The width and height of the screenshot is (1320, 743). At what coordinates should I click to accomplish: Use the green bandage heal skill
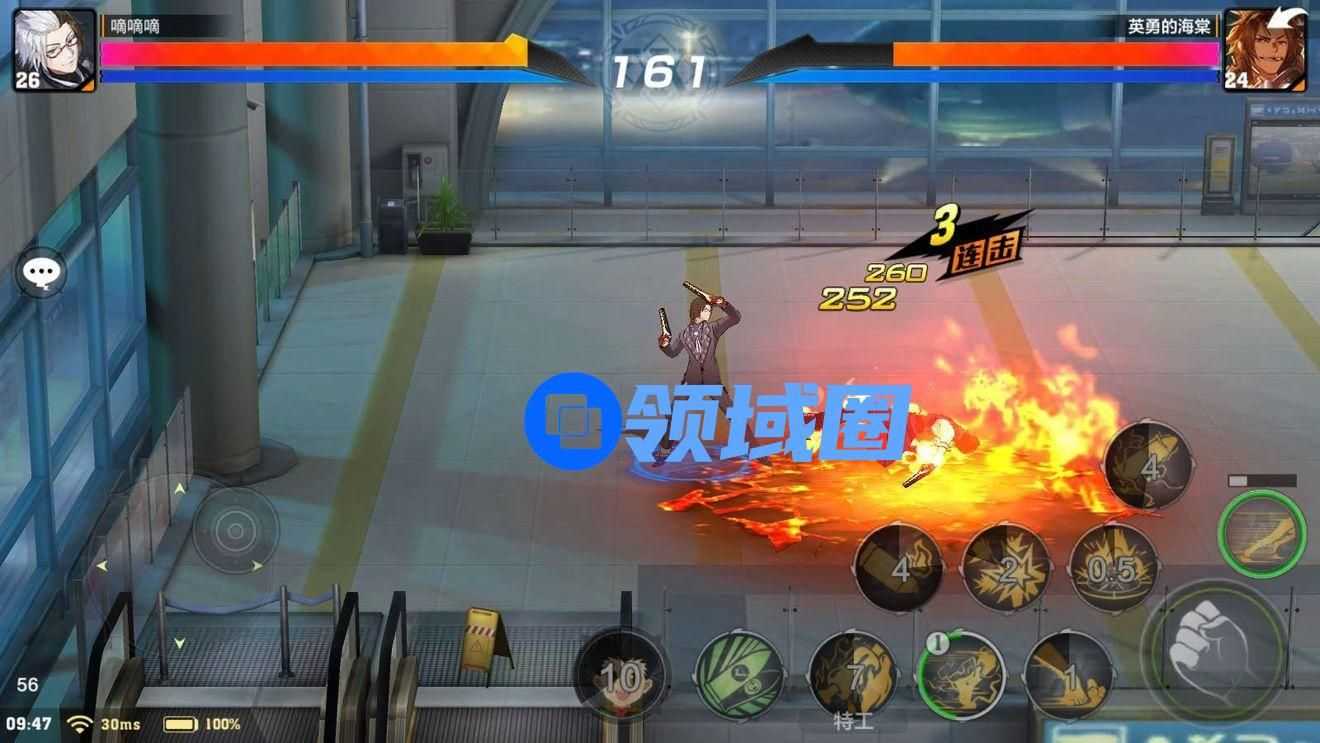[739, 675]
